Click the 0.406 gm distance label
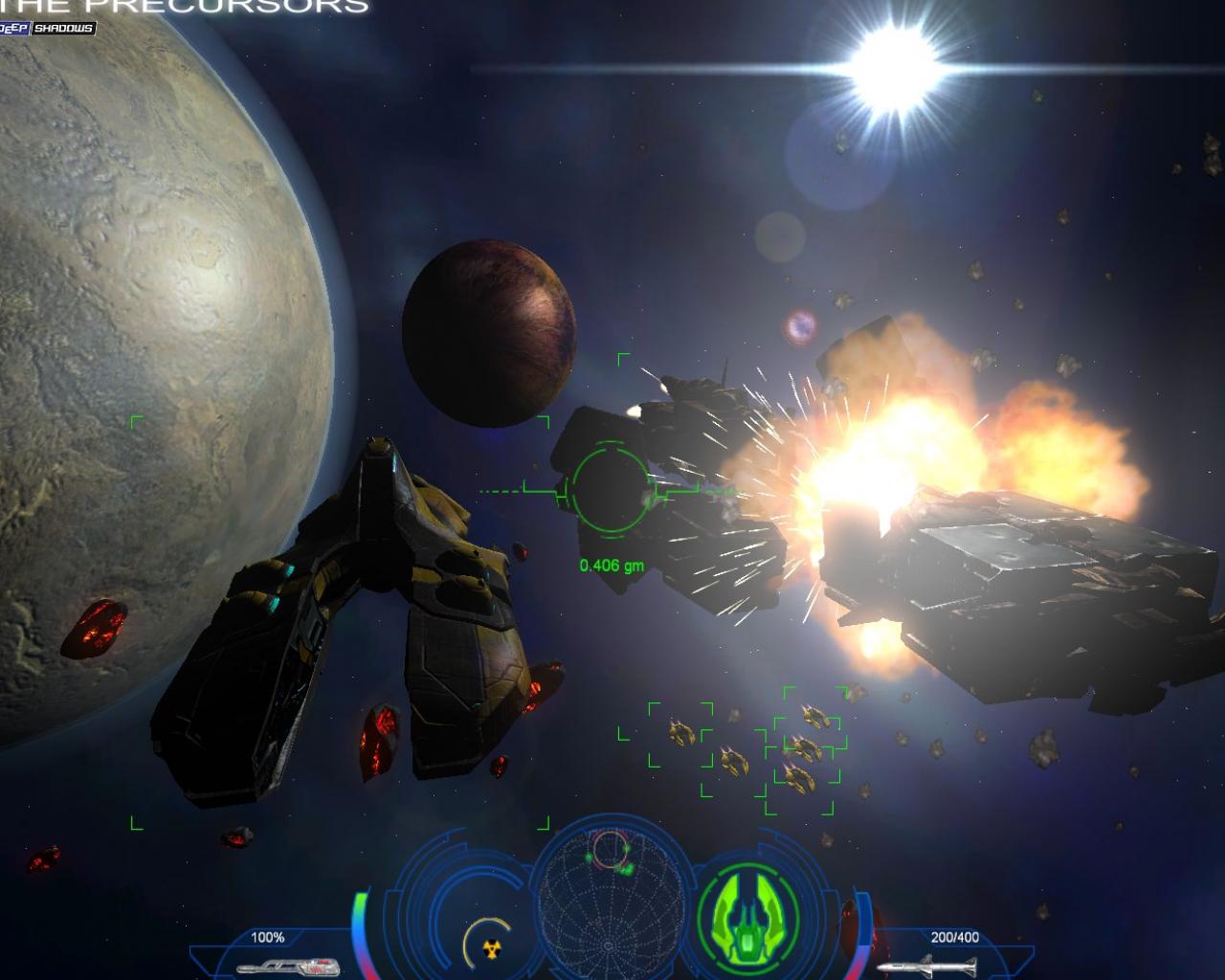 tap(612, 565)
